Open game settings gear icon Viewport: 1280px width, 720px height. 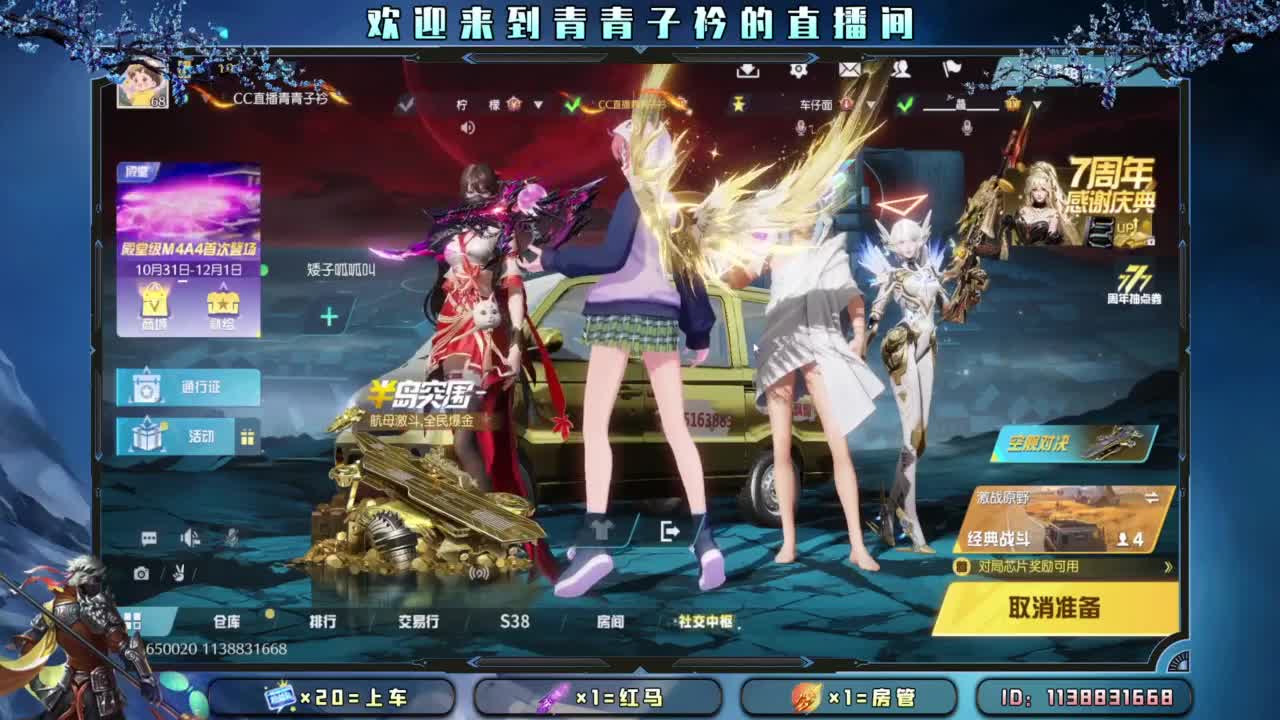[x=800, y=70]
